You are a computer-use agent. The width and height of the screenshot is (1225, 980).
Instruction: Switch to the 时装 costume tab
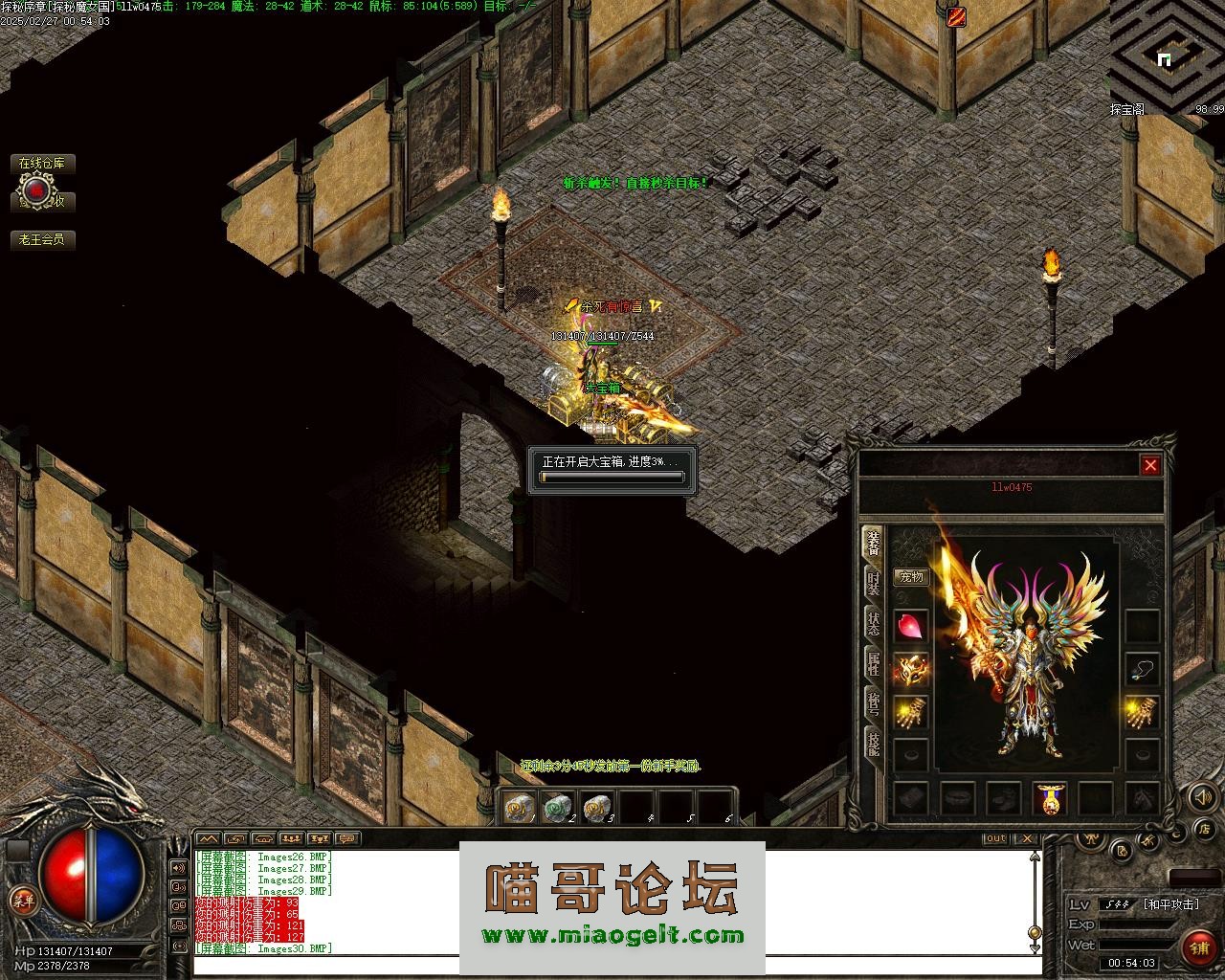[x=874, y=582]
